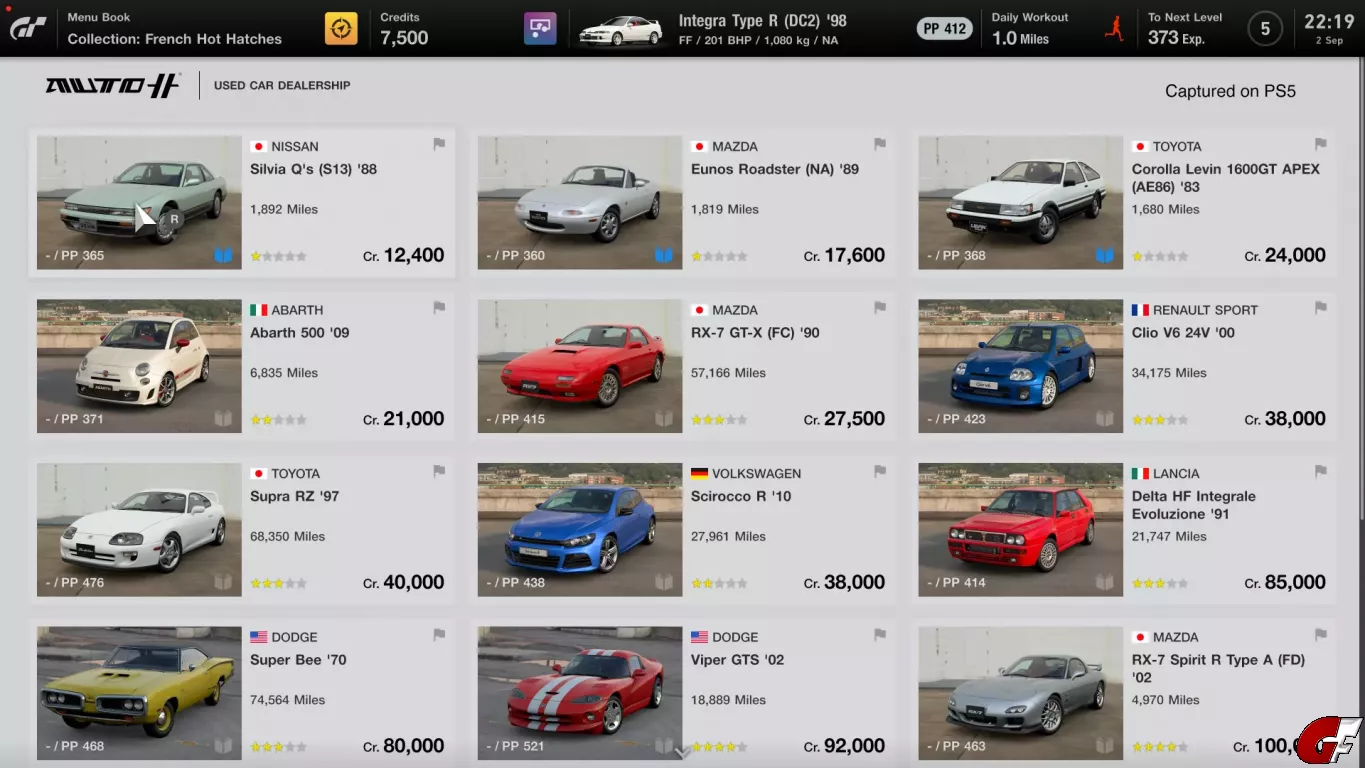This screenshot has height=768, width=1365.
Task: Open the Mazda RX-7 Spirit R Type A listing
Action: tap(1123, 693)
